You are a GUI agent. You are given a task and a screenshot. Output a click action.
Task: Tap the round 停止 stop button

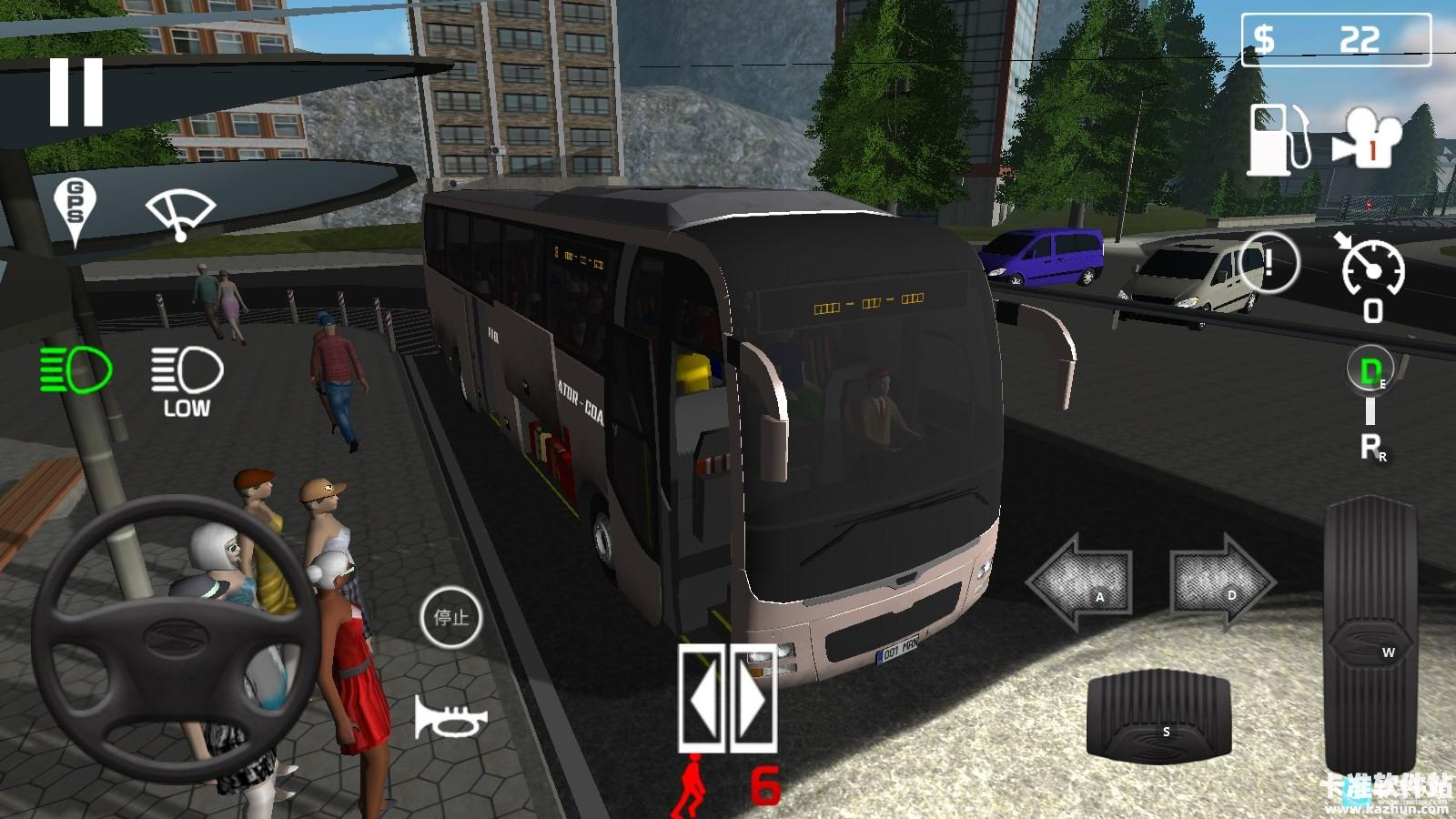click(450, 618)
